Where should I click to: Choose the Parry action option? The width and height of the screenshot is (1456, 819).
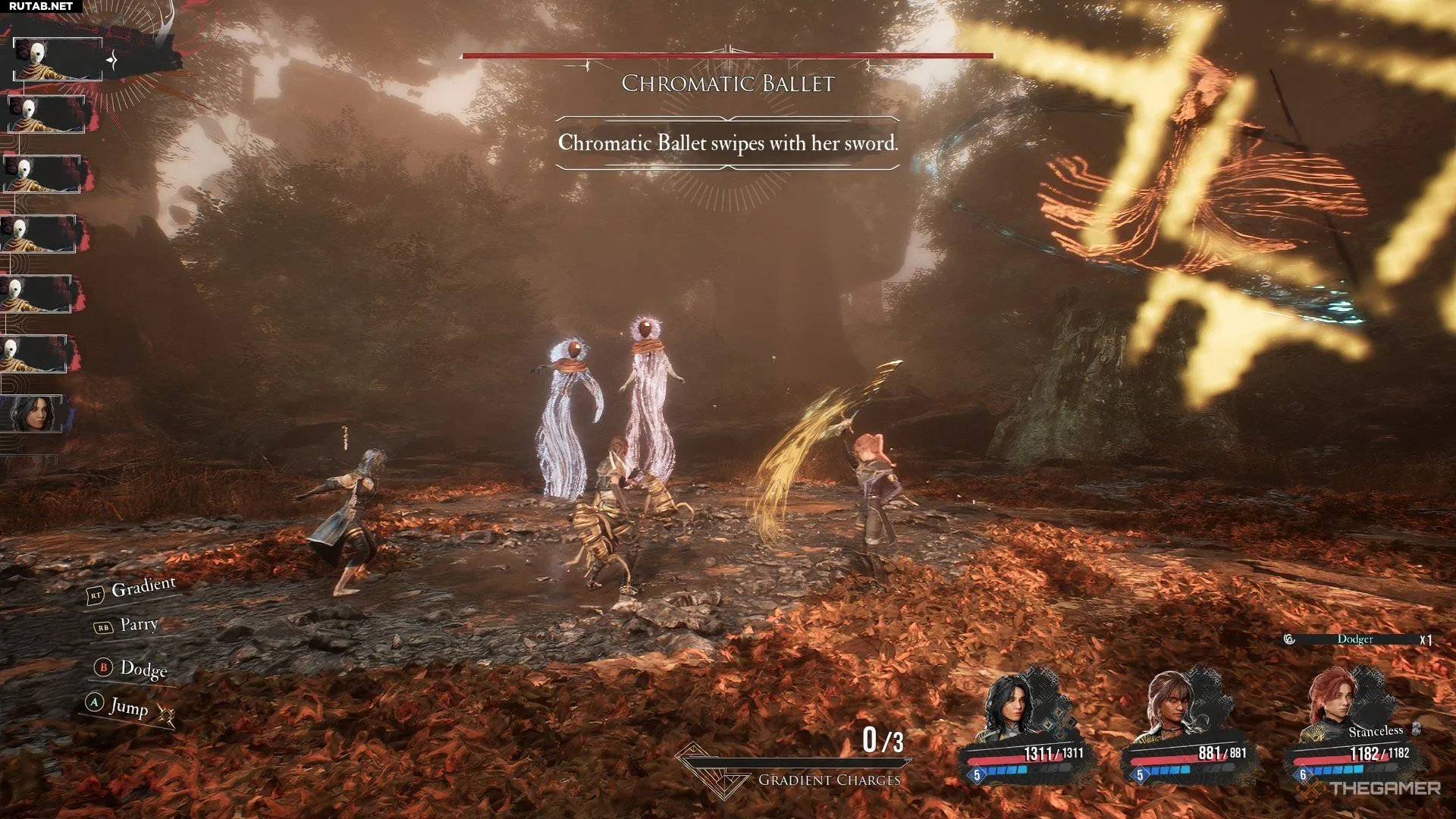pos(138,624)
